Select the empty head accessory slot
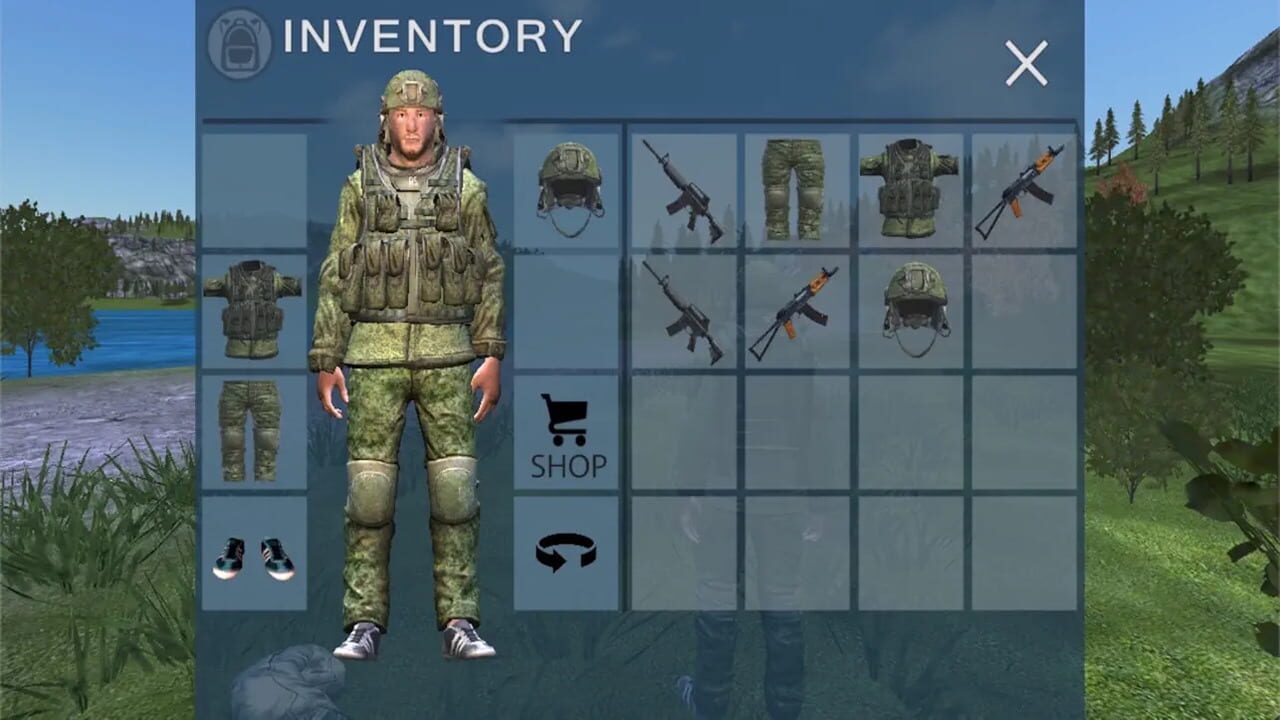The height and width of the screenshot is (720, 1280). tap(255, 190)
